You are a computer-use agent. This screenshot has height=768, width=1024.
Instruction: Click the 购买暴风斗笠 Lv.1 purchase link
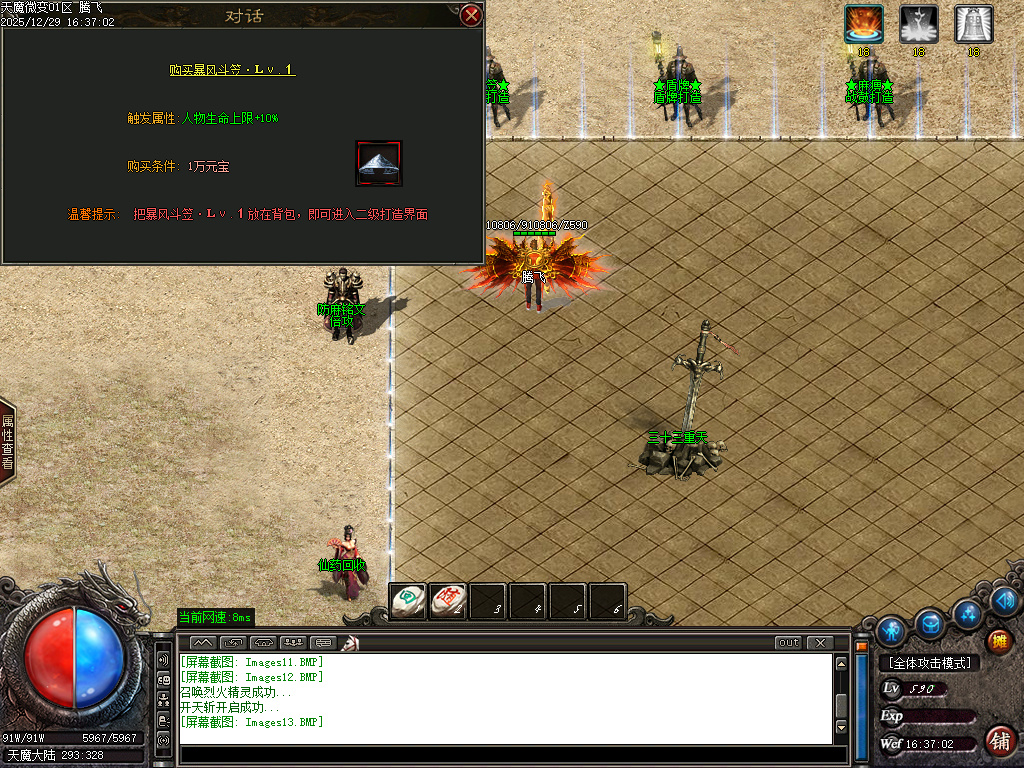coord(232,70)
